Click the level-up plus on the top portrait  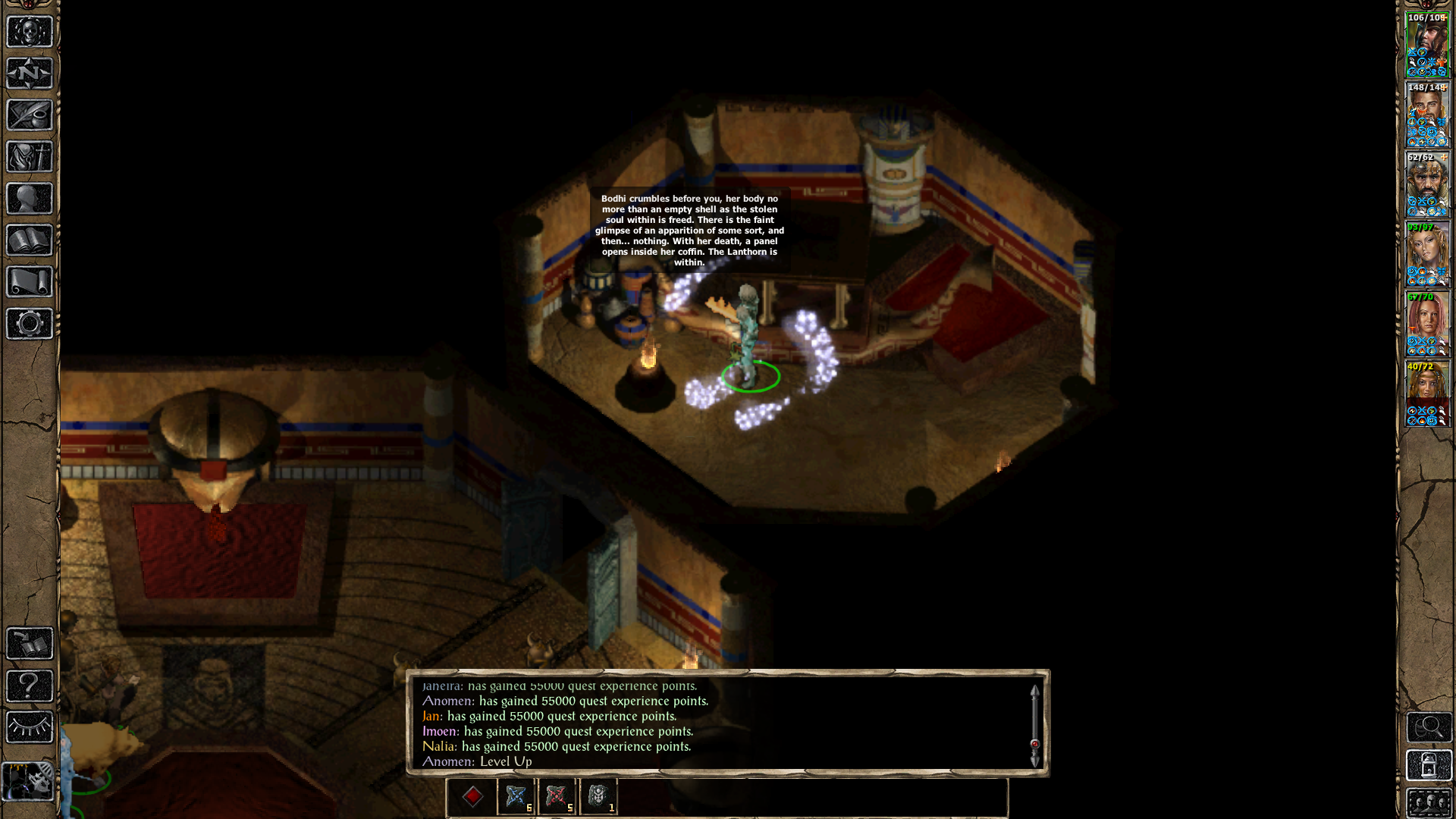1444,17
